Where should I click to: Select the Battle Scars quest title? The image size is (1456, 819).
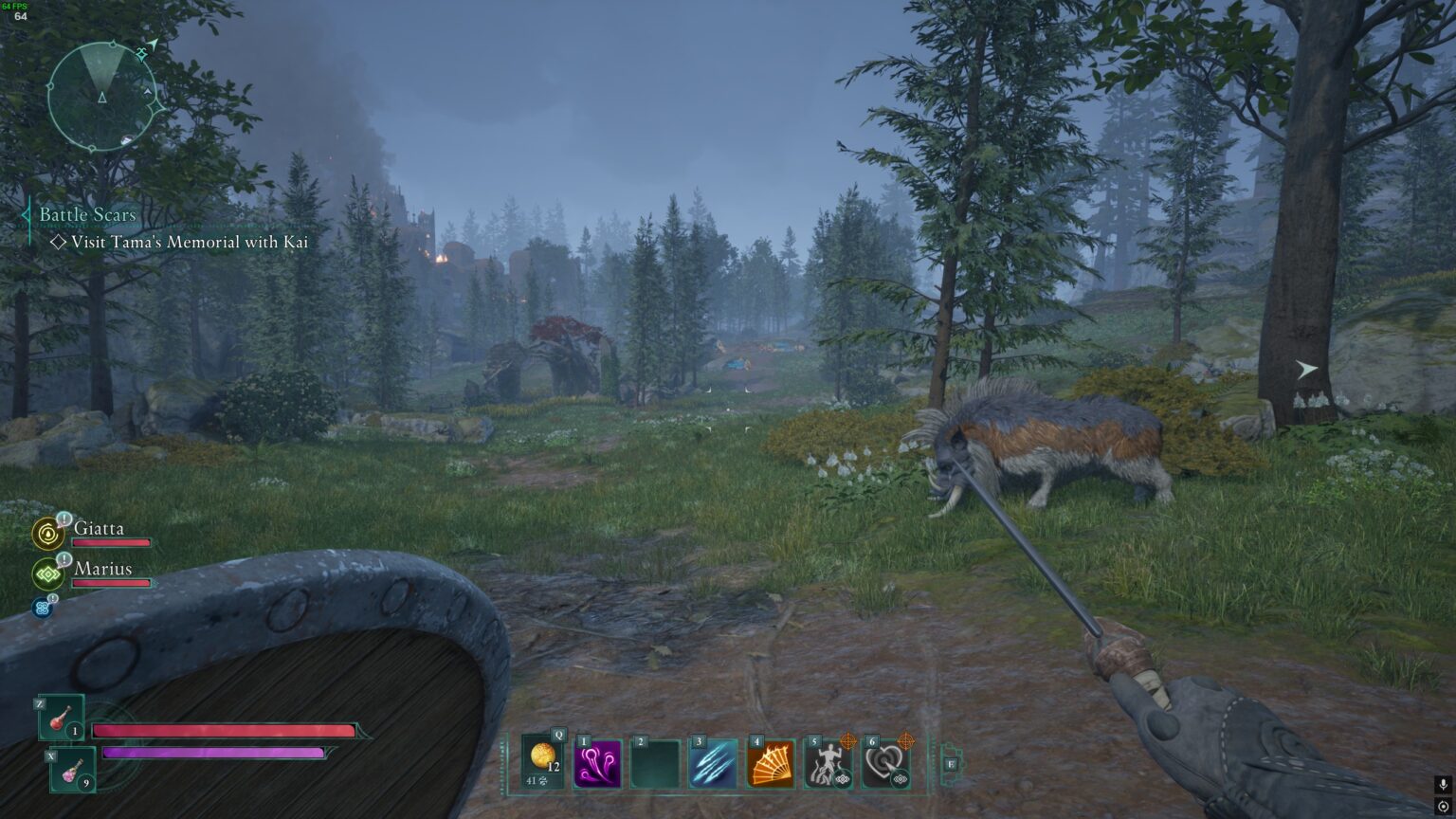point(86,215)
